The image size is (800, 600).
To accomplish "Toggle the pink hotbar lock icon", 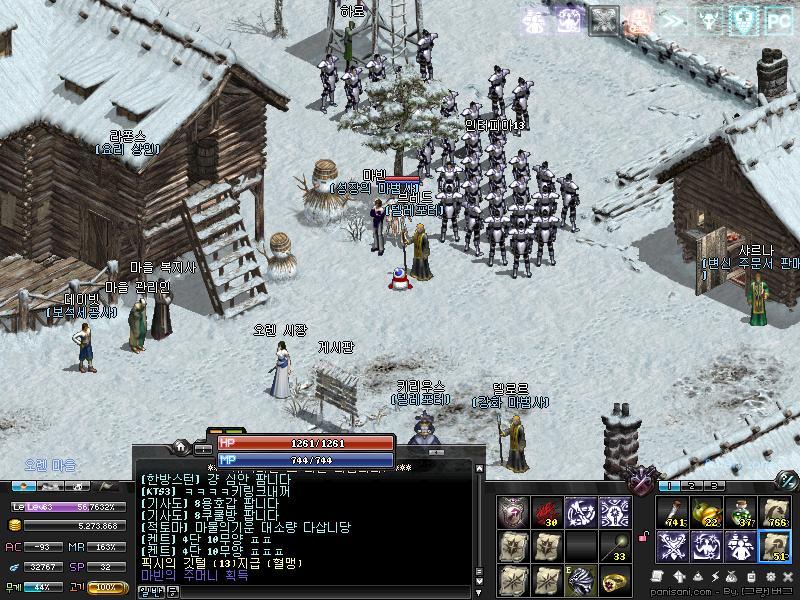I will pyautogui.click(x=645, y=540).
